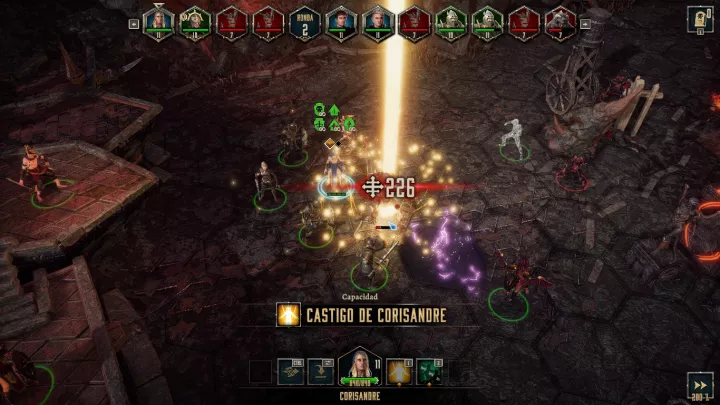Choose the wait action with down arrow
The width and height of the screenshot is (720, 405).
(320, 372)
